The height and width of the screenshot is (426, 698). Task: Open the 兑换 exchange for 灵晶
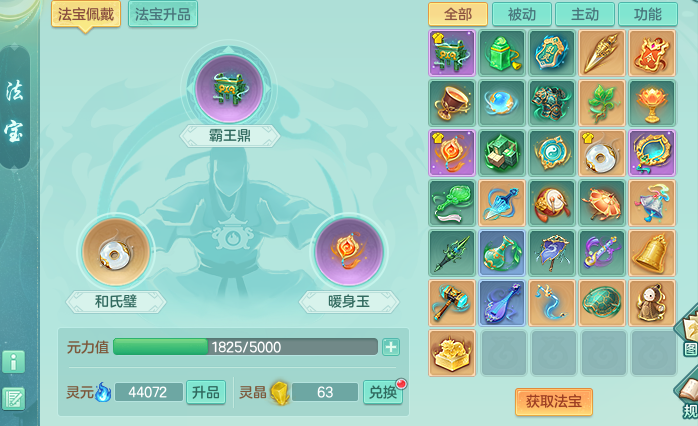pyautogui.click(x=382, y=392)
